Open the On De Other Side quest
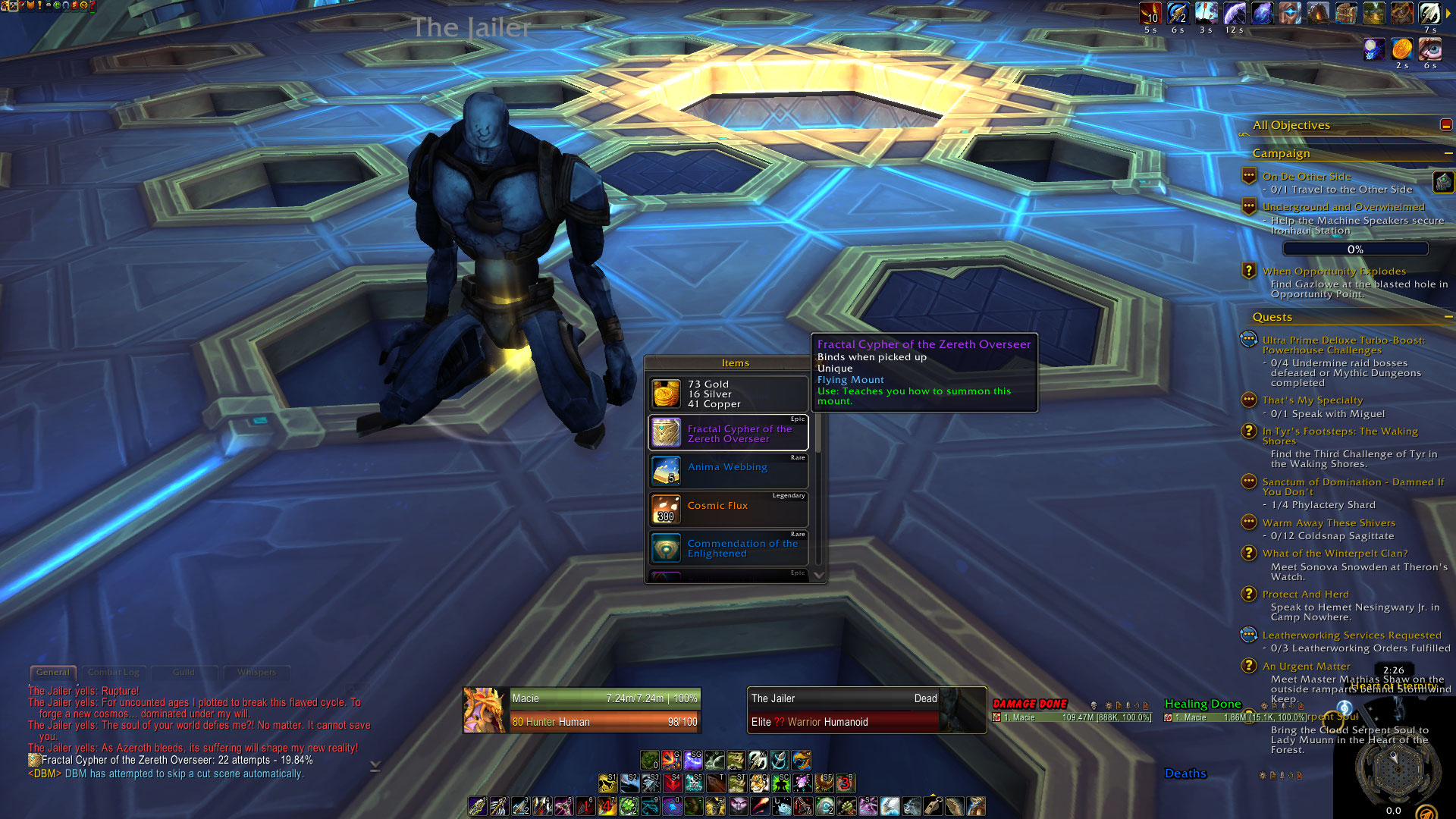This screenshot has width=1456, height=819. point(1306,177)
